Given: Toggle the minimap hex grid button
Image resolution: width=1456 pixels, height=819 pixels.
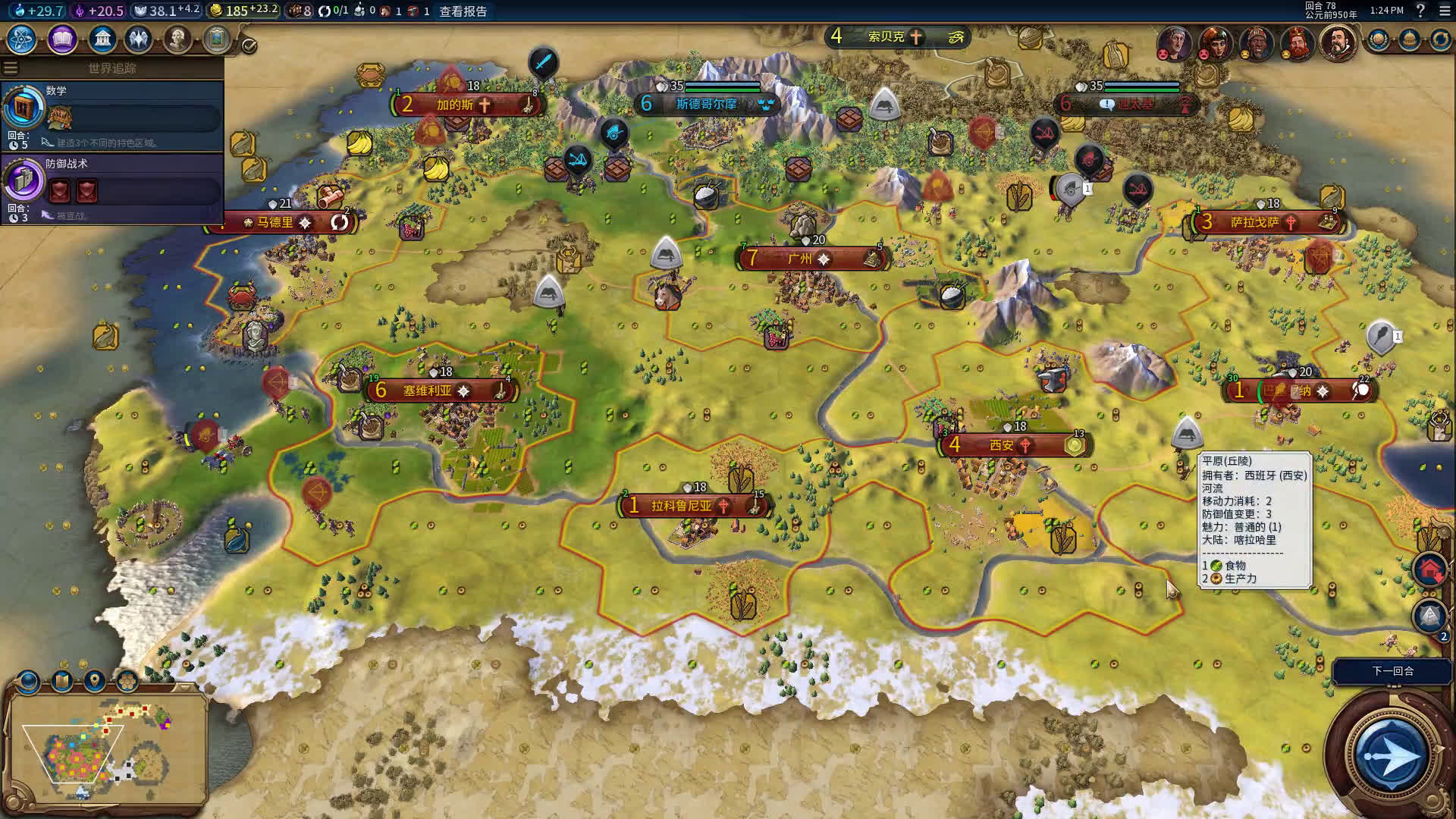Looking at the screenshot, I should 127,681.
